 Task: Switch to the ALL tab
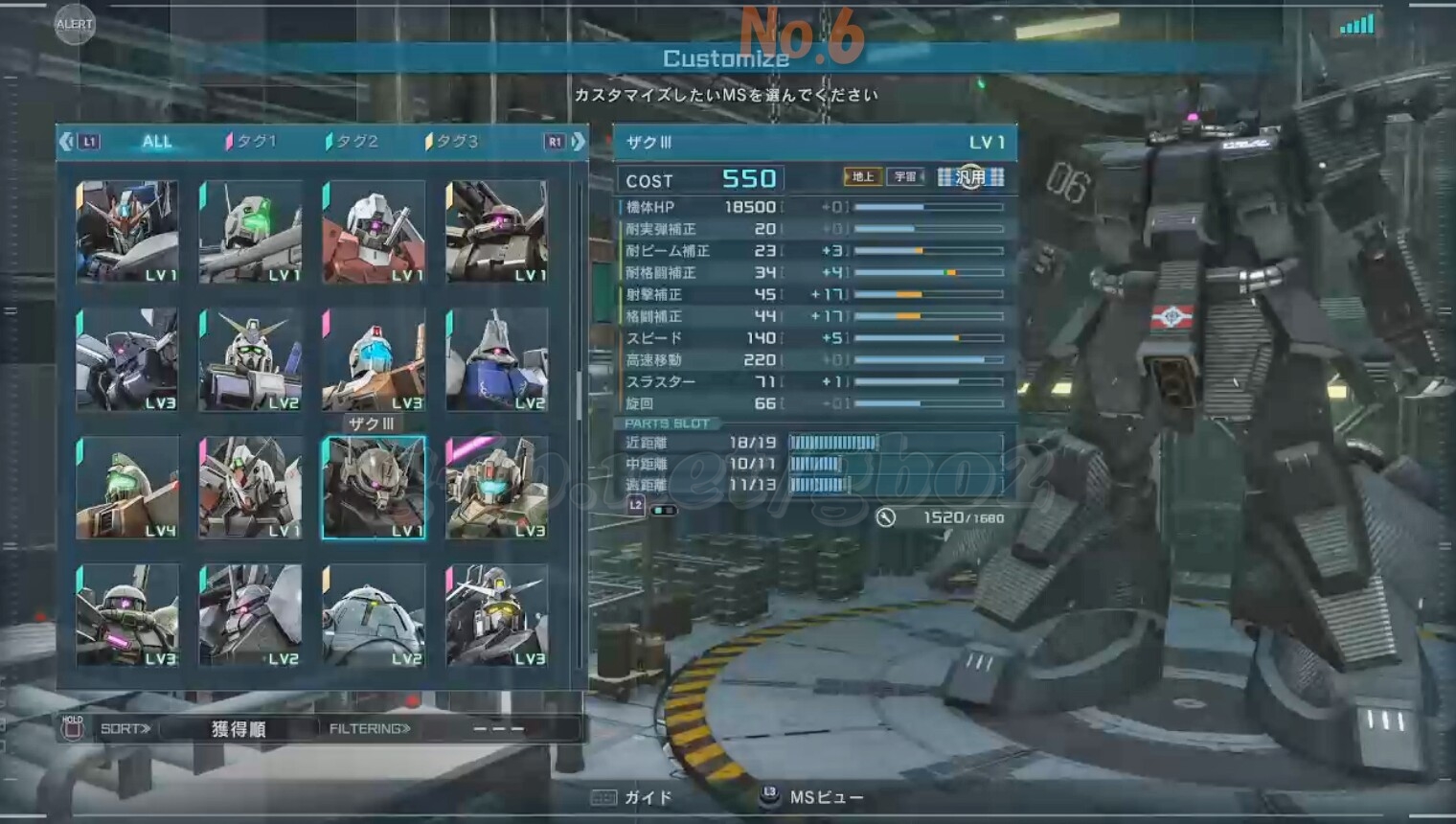click(156, 142)
